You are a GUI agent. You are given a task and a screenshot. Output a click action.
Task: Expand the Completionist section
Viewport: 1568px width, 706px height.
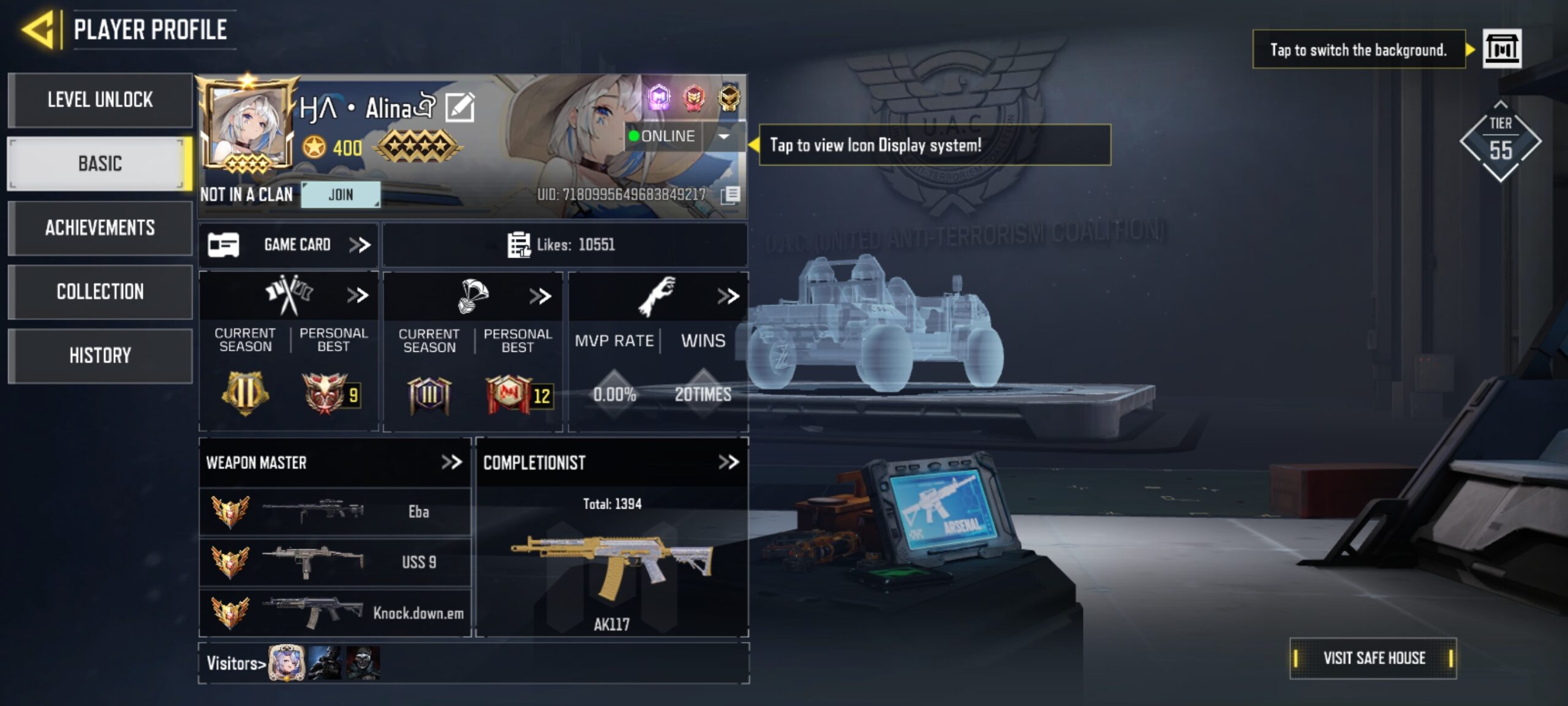click(728, 462)
